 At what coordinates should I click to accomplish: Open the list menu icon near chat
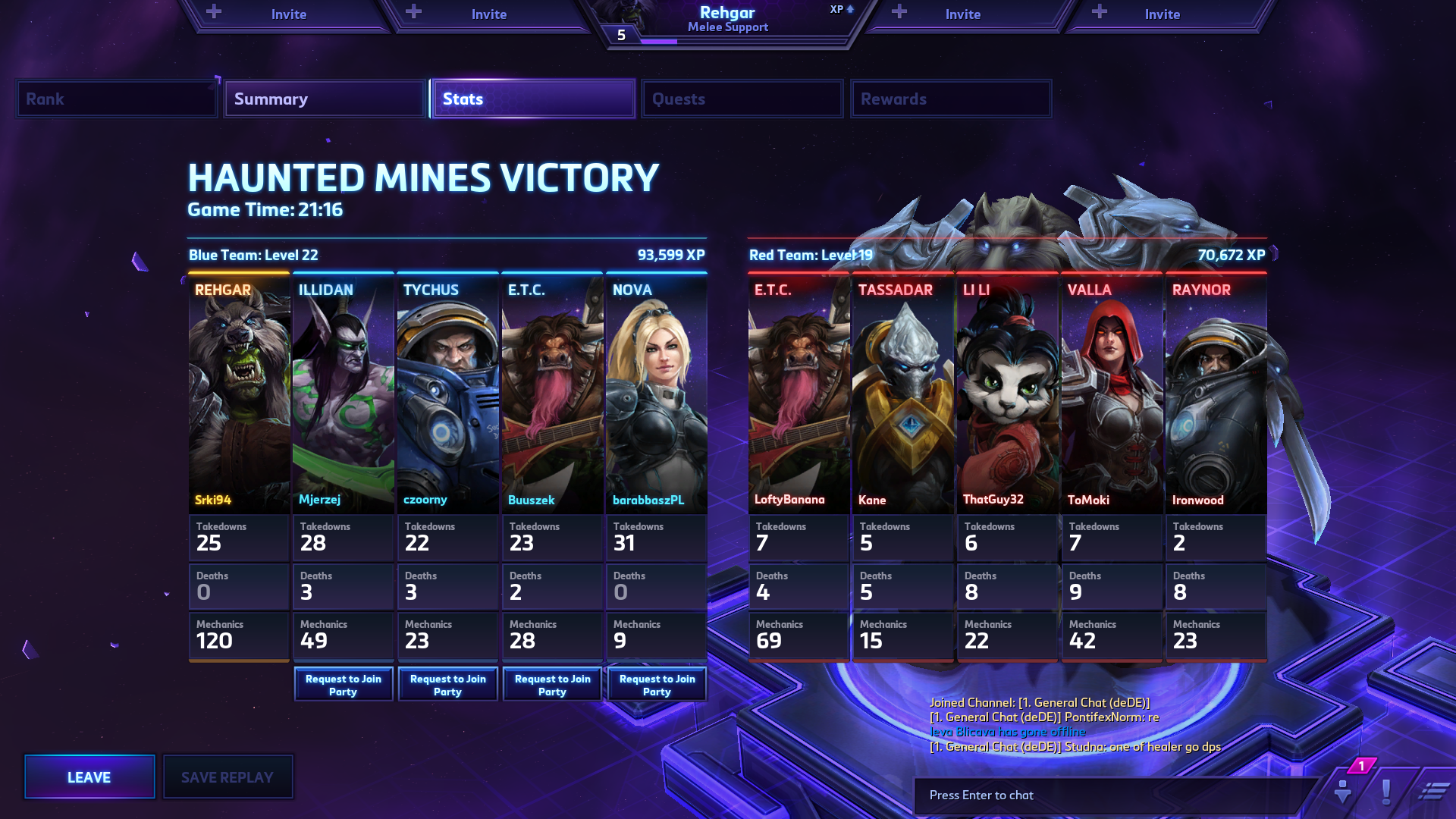pos(1432,792)
